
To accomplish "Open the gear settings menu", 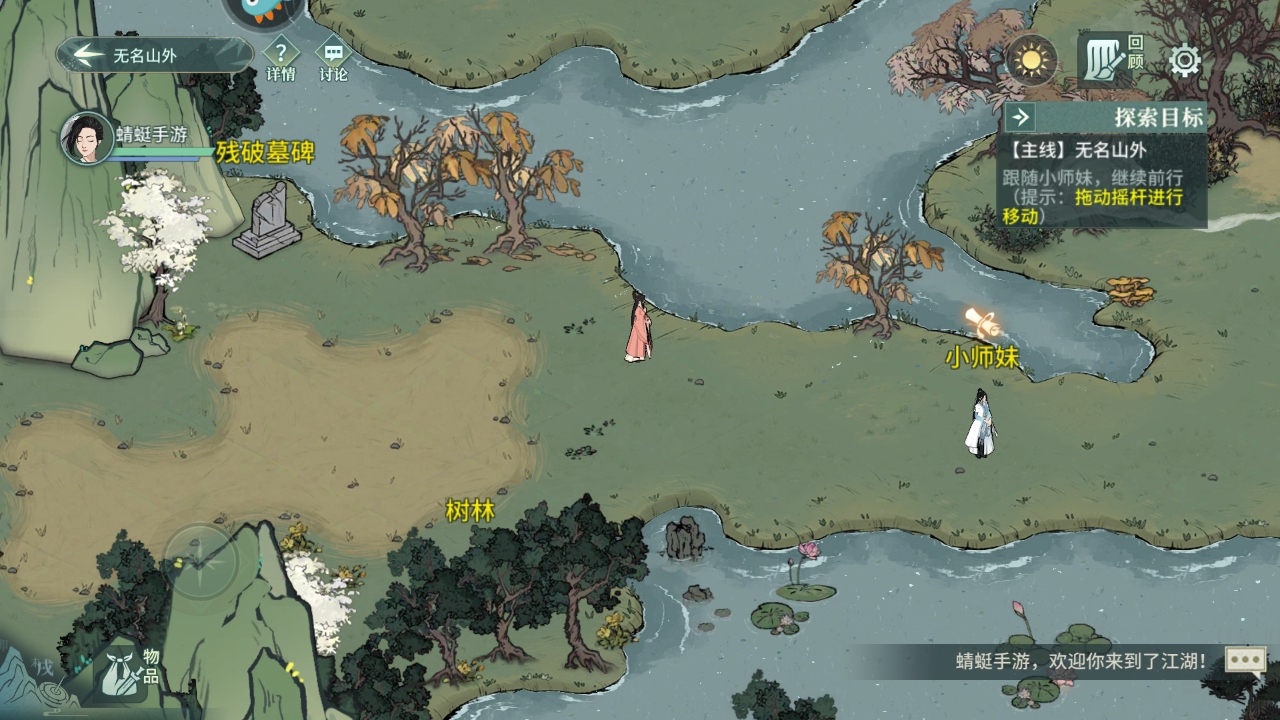I will click(1185, 61).
